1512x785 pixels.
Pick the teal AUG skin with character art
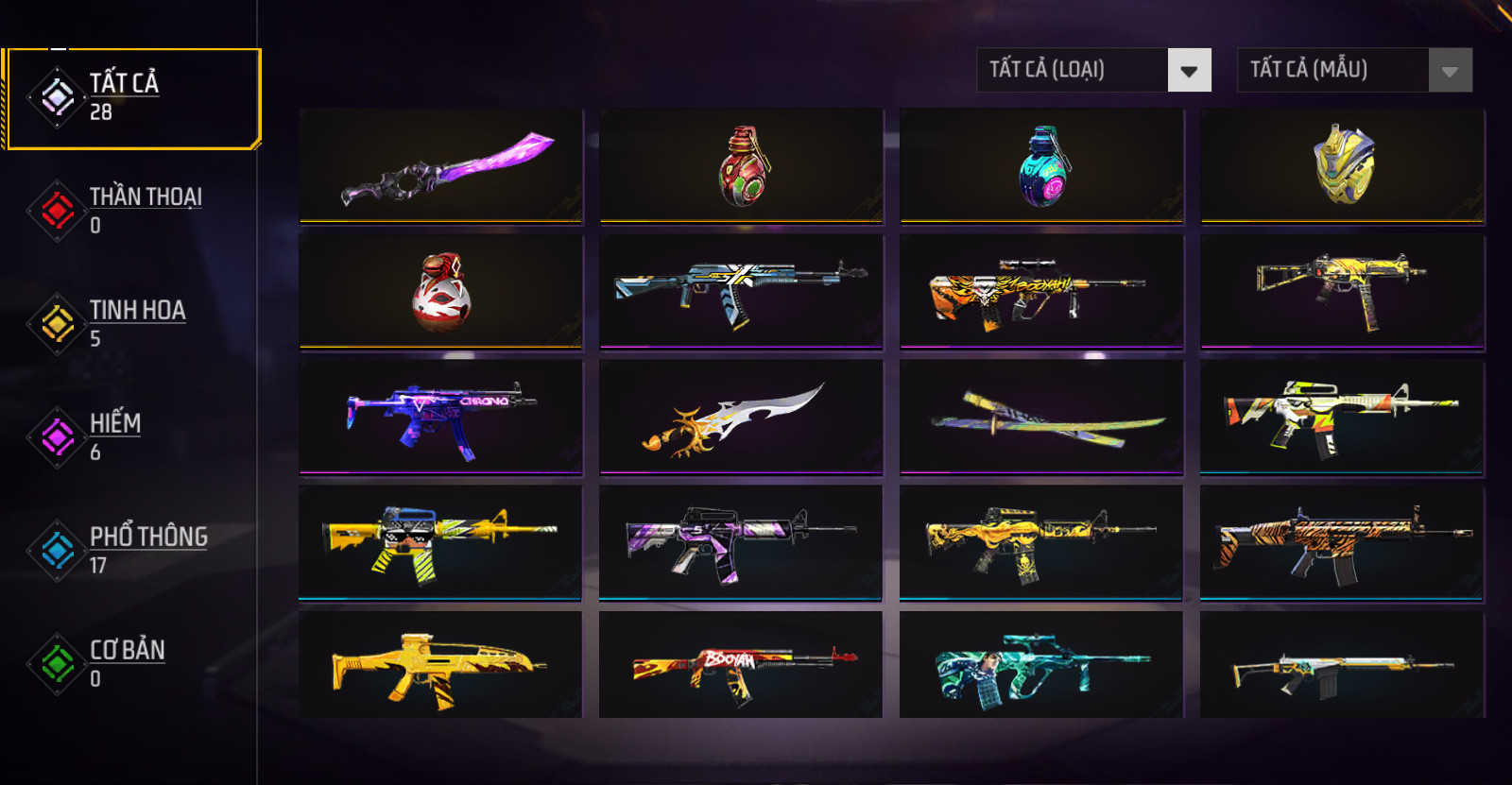1042,666
